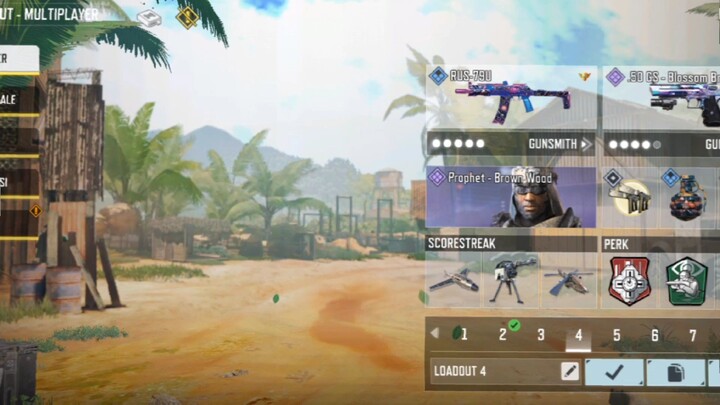Switch to loadout 1
The image size is (720, 405).
(x=463, y=335)
